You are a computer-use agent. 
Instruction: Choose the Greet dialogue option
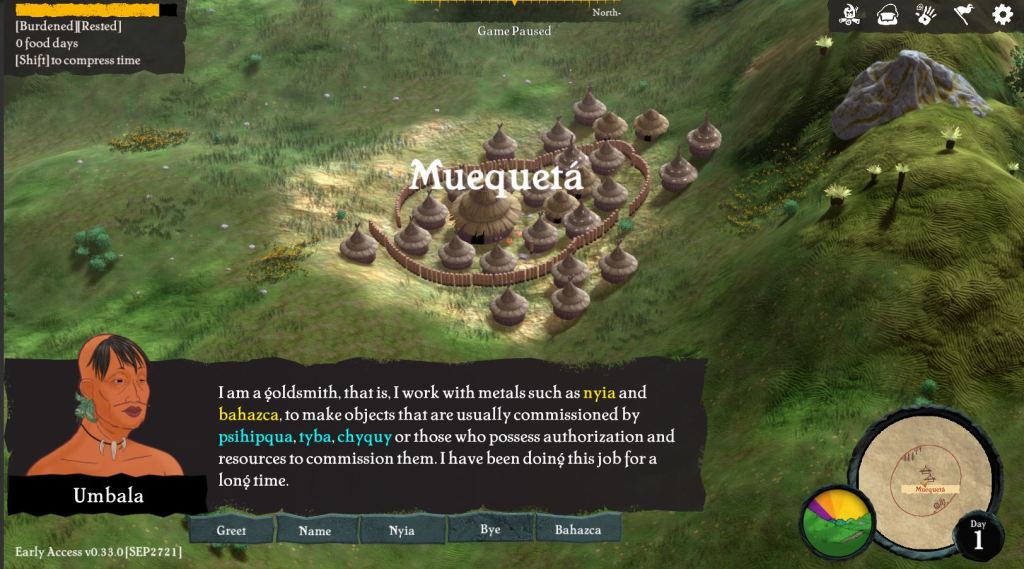[231, 530]
